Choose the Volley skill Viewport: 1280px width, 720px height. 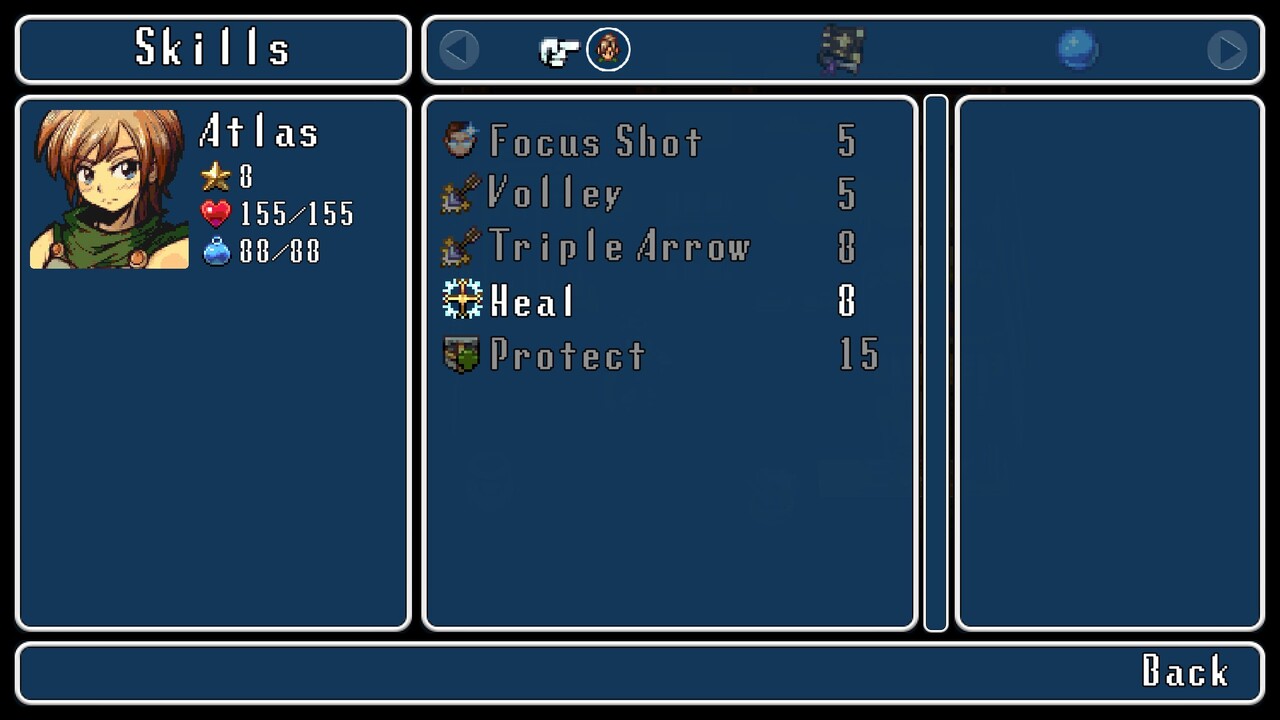point(555,194)
